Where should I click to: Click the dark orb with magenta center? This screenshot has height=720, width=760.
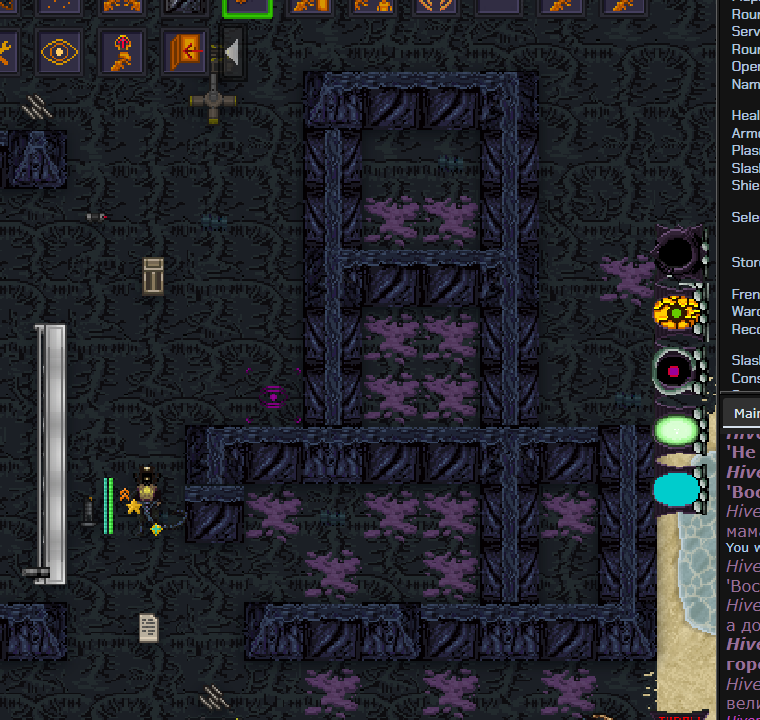(676, 371)
